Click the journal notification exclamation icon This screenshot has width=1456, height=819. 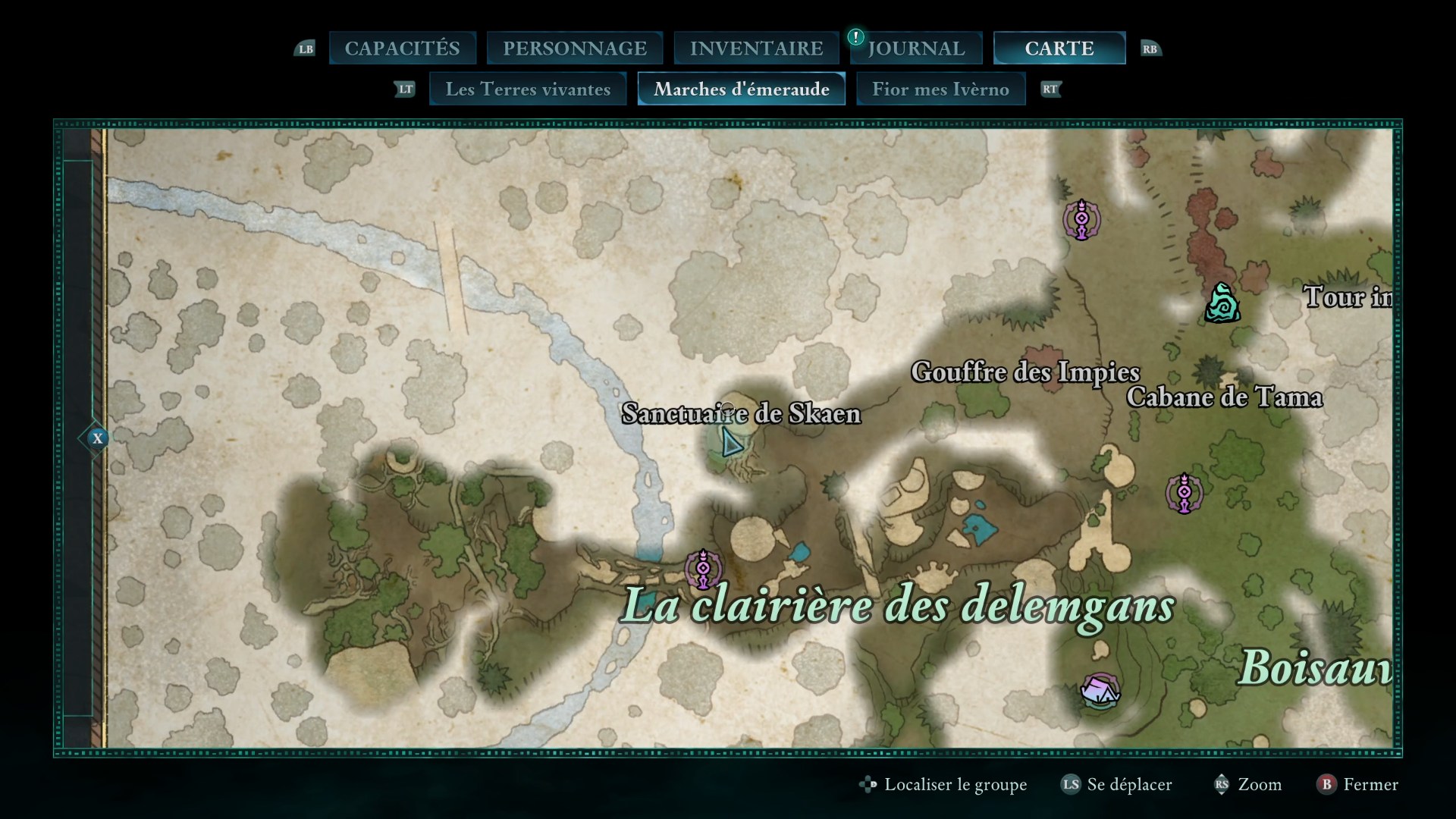coord(855,36)
